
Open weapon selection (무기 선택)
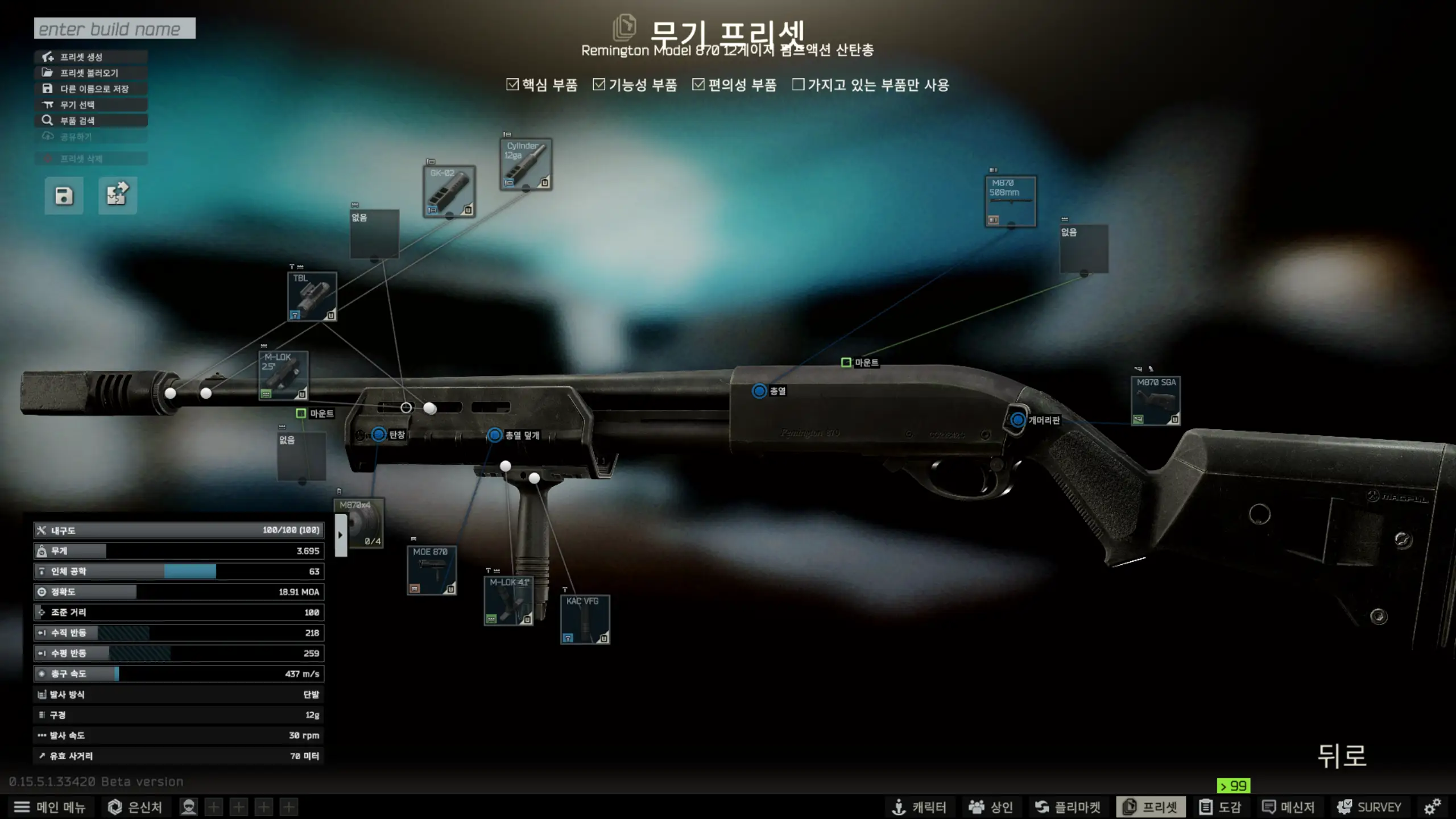(91, 105)
